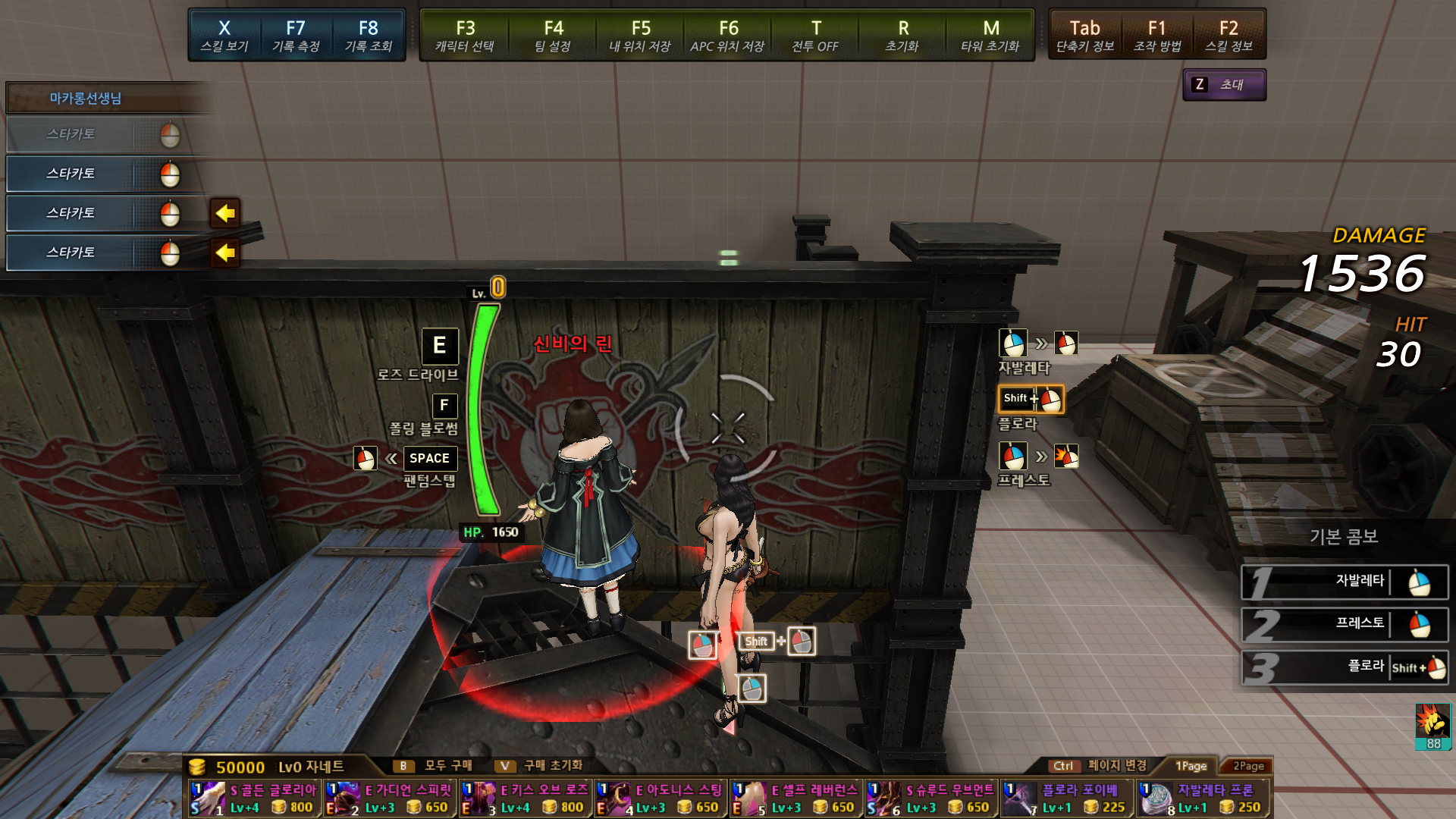Screen dimensions: 1456x819
Task: Open 캐릭터 선택 character select
Action: click(x=465, y=36)
